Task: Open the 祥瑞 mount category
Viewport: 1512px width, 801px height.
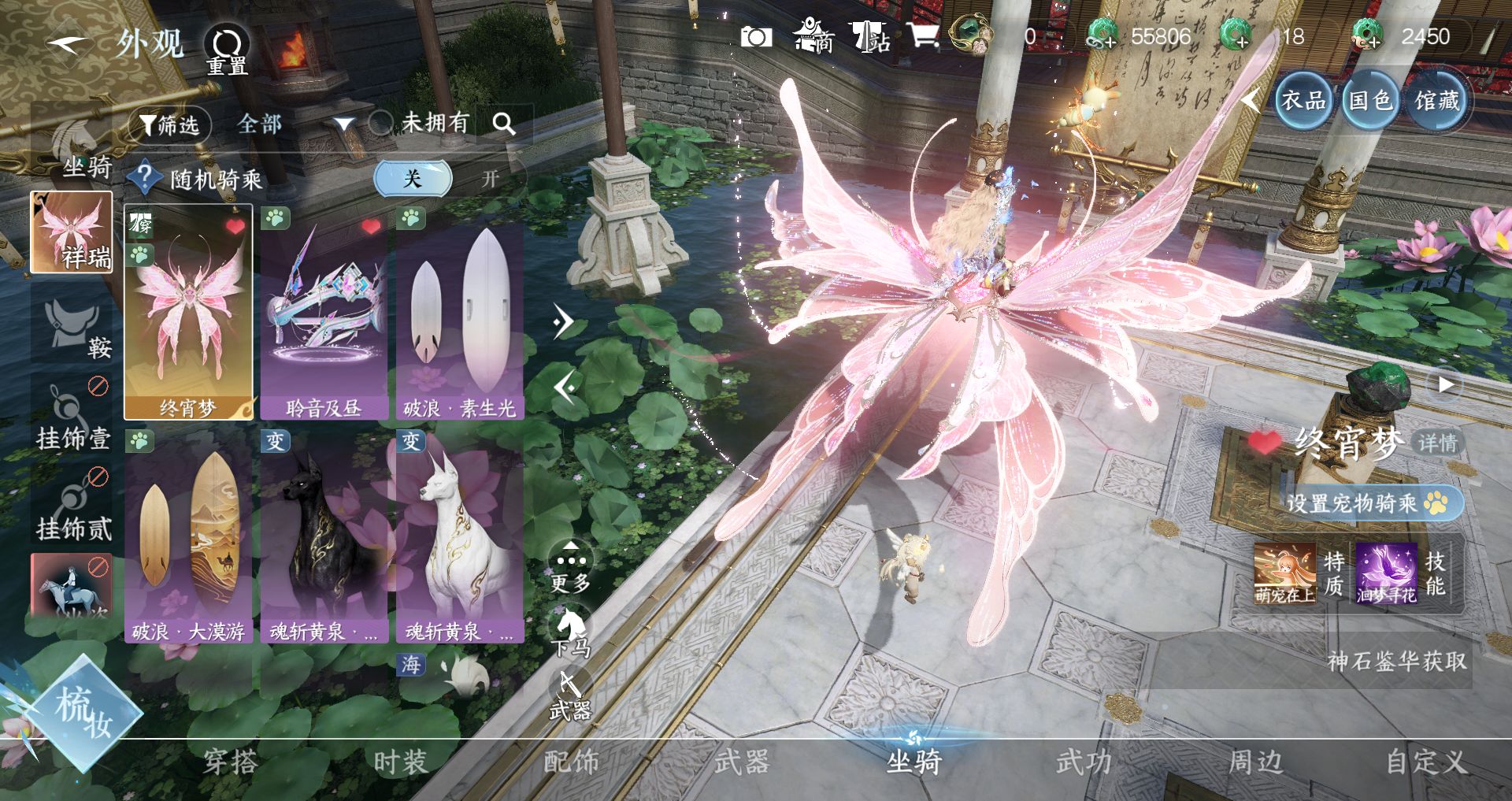Action: coord(72,232)
